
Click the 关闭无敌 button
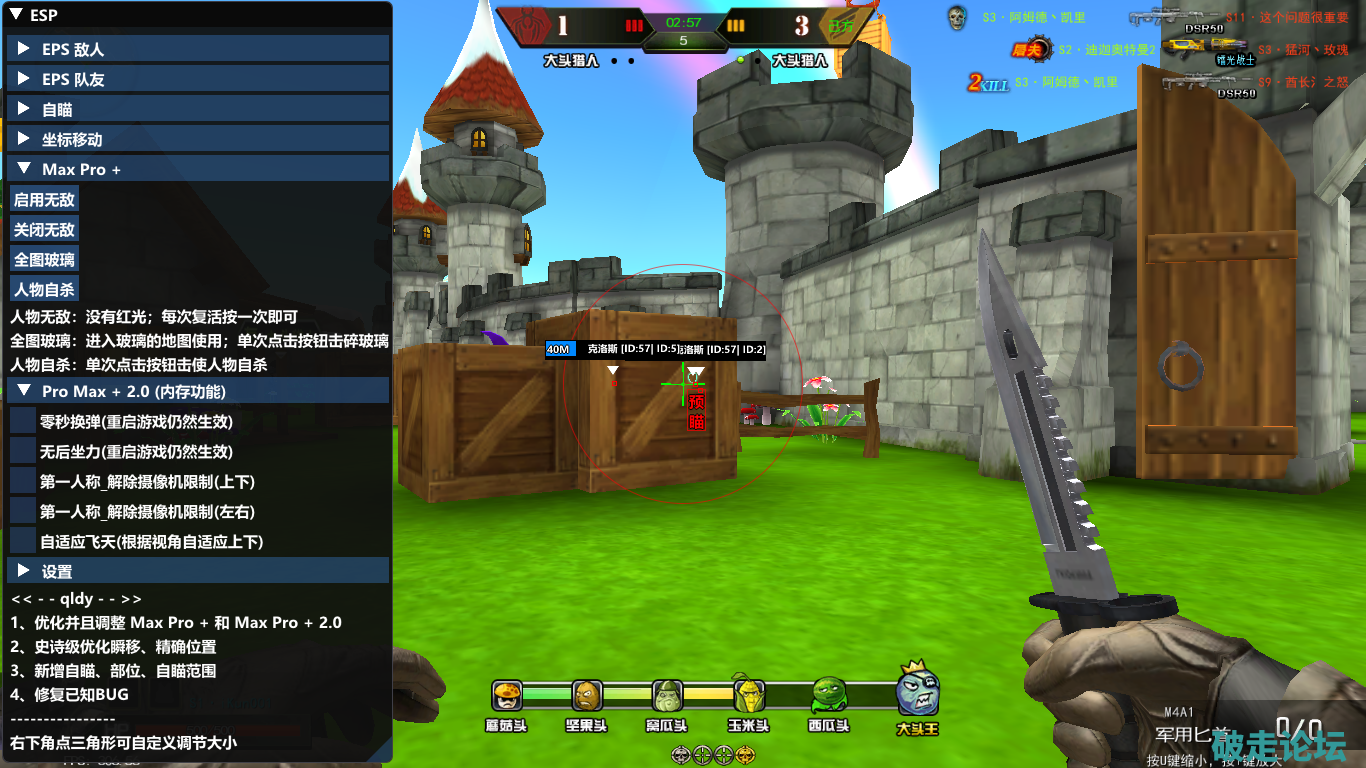click(44, 230)
